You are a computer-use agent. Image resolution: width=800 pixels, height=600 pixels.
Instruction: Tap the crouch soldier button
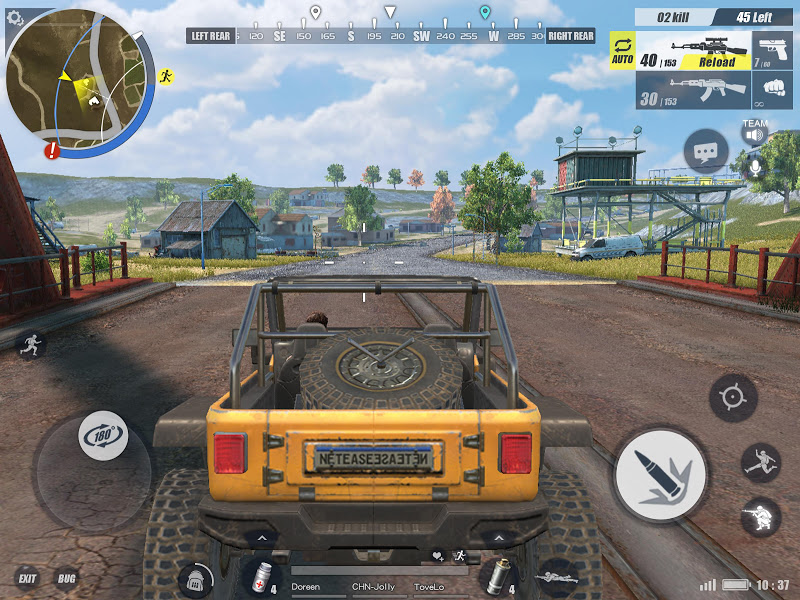coord(760,517)
